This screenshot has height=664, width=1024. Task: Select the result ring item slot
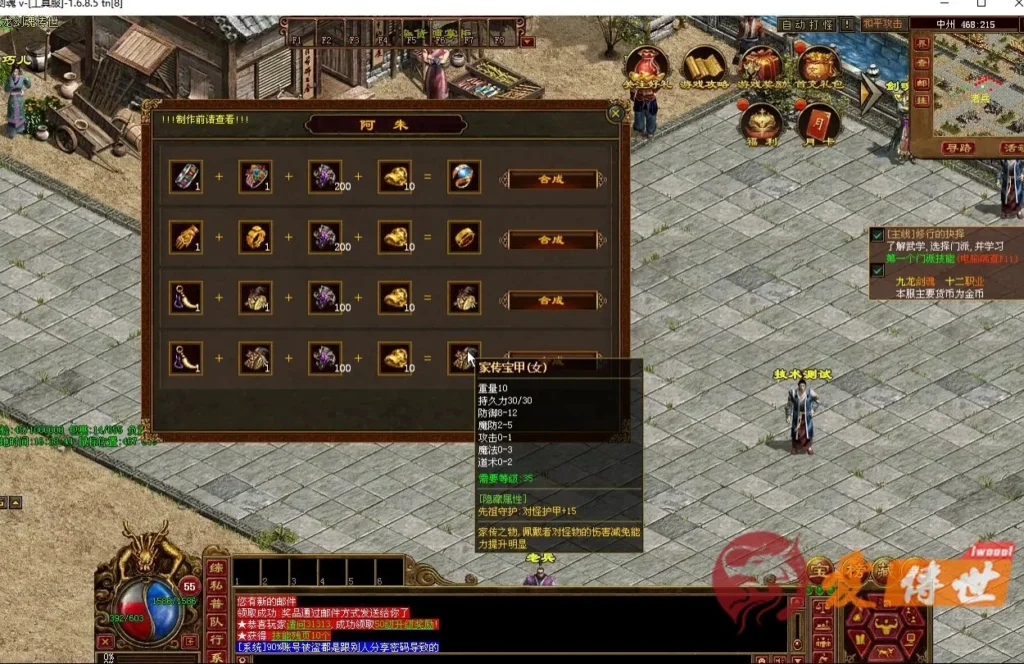463,178
